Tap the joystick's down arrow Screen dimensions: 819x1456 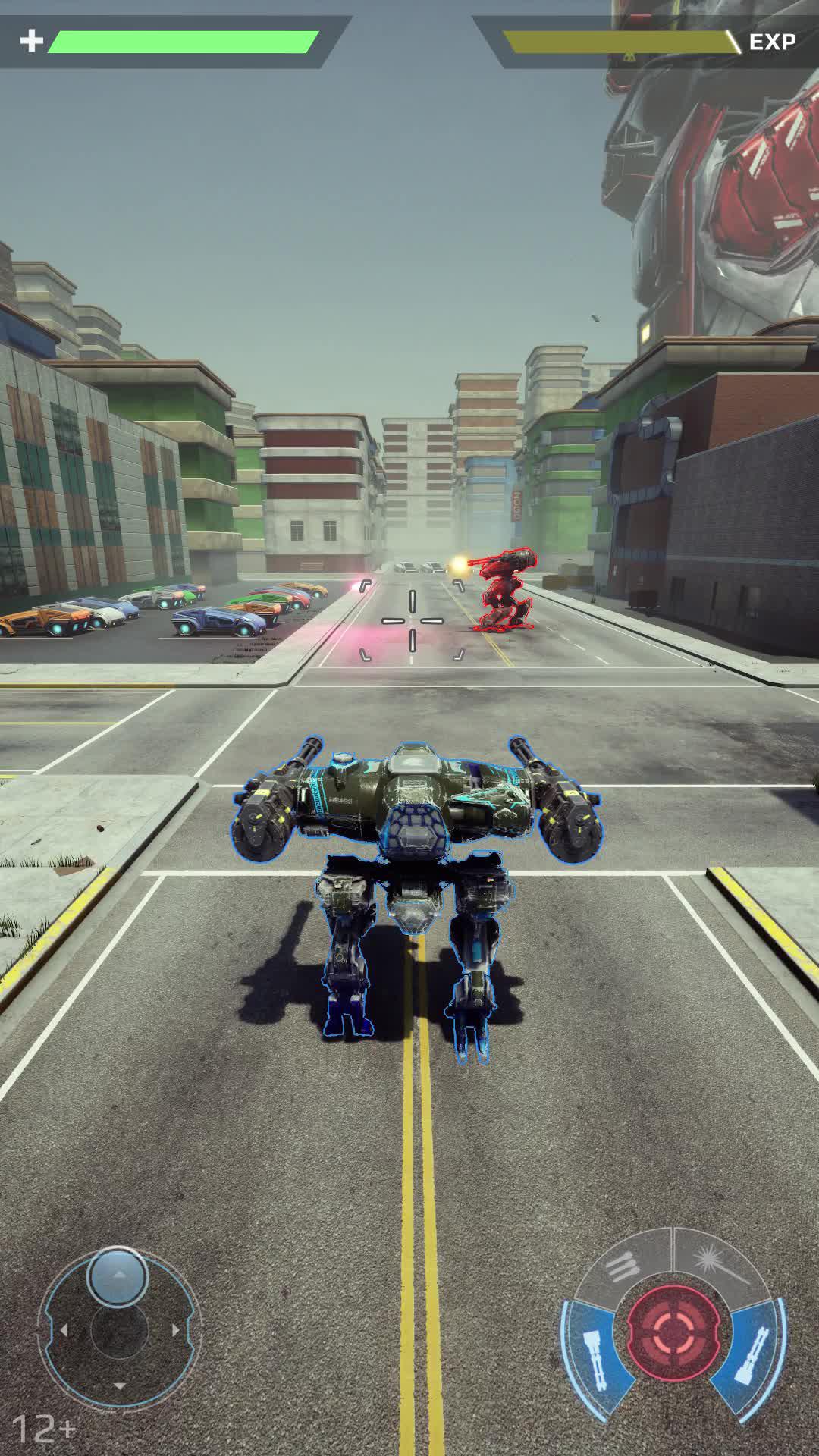(x=119, y=1386)
